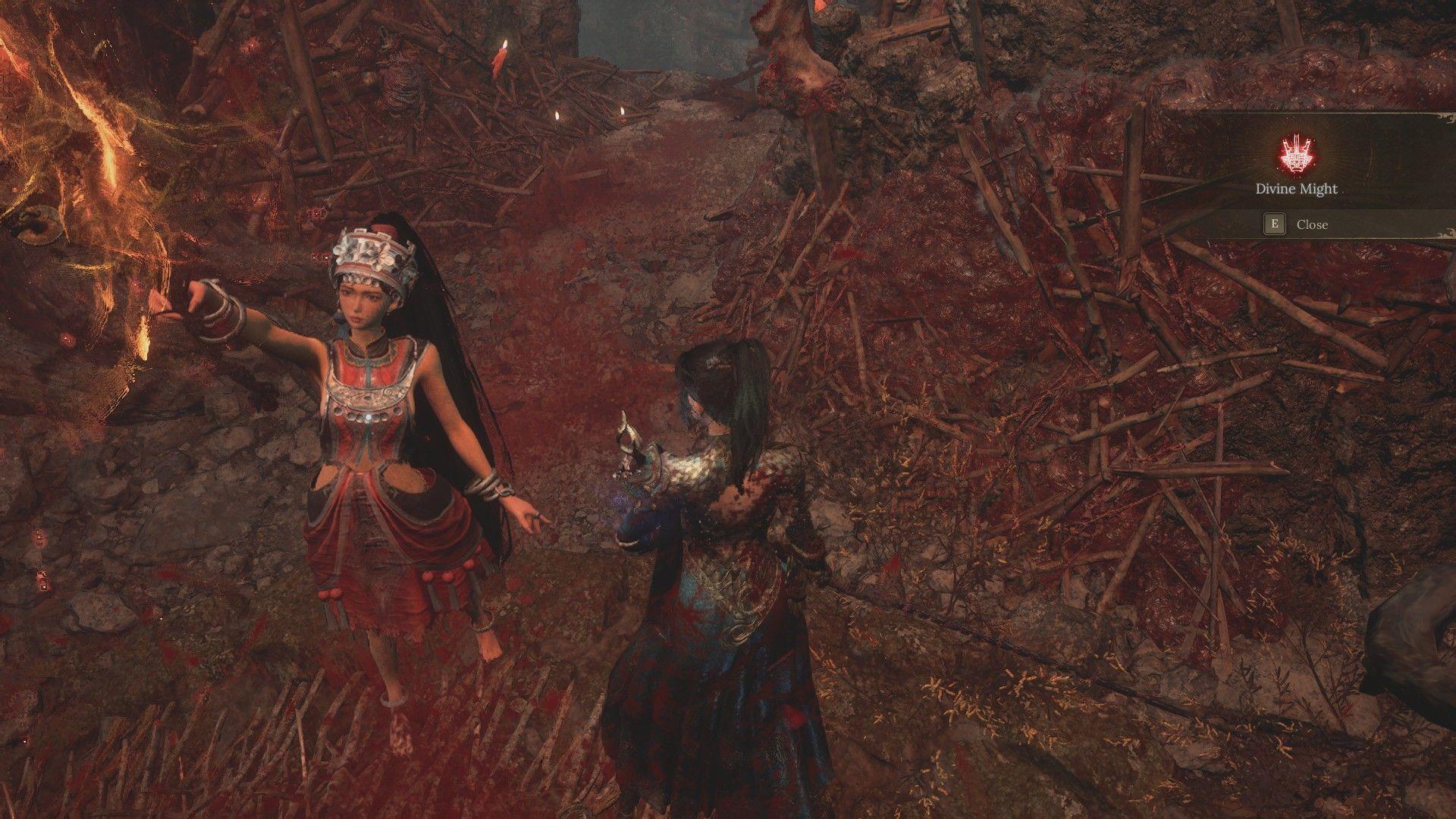Click the gold flourish on the panel's top-right corner
This screenshot has width=1456, height=819.
1446,119
